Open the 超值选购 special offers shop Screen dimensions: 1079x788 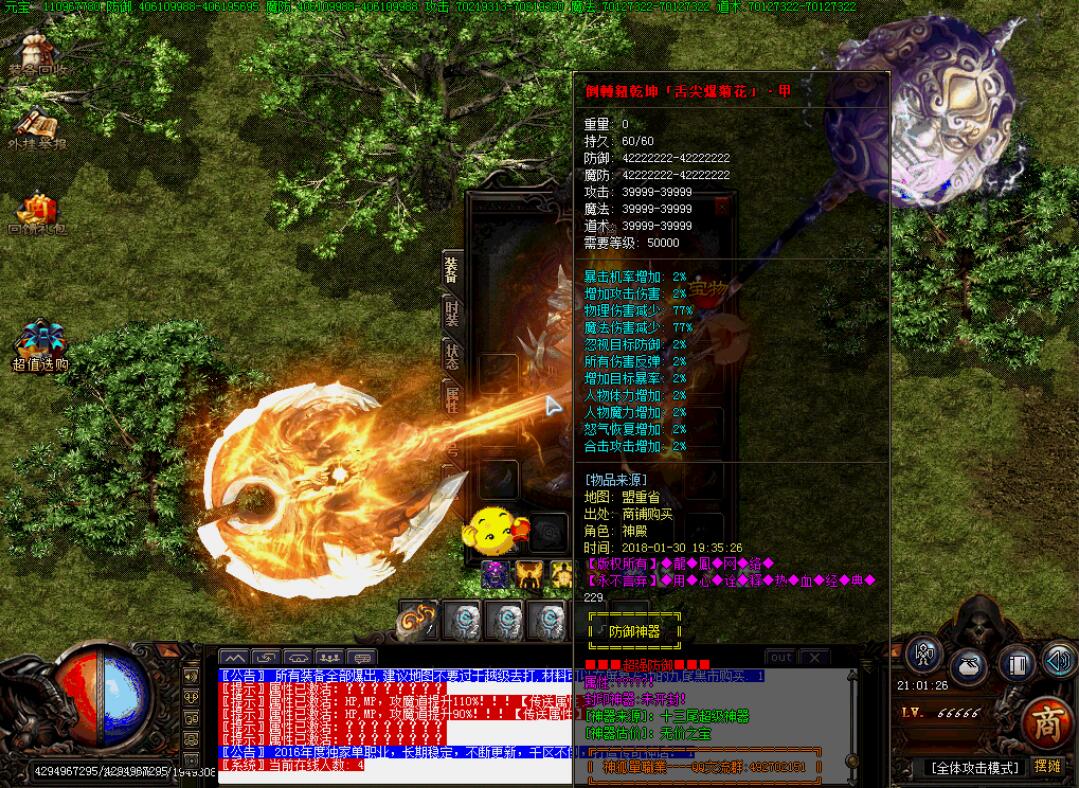(x=39, y=345)
